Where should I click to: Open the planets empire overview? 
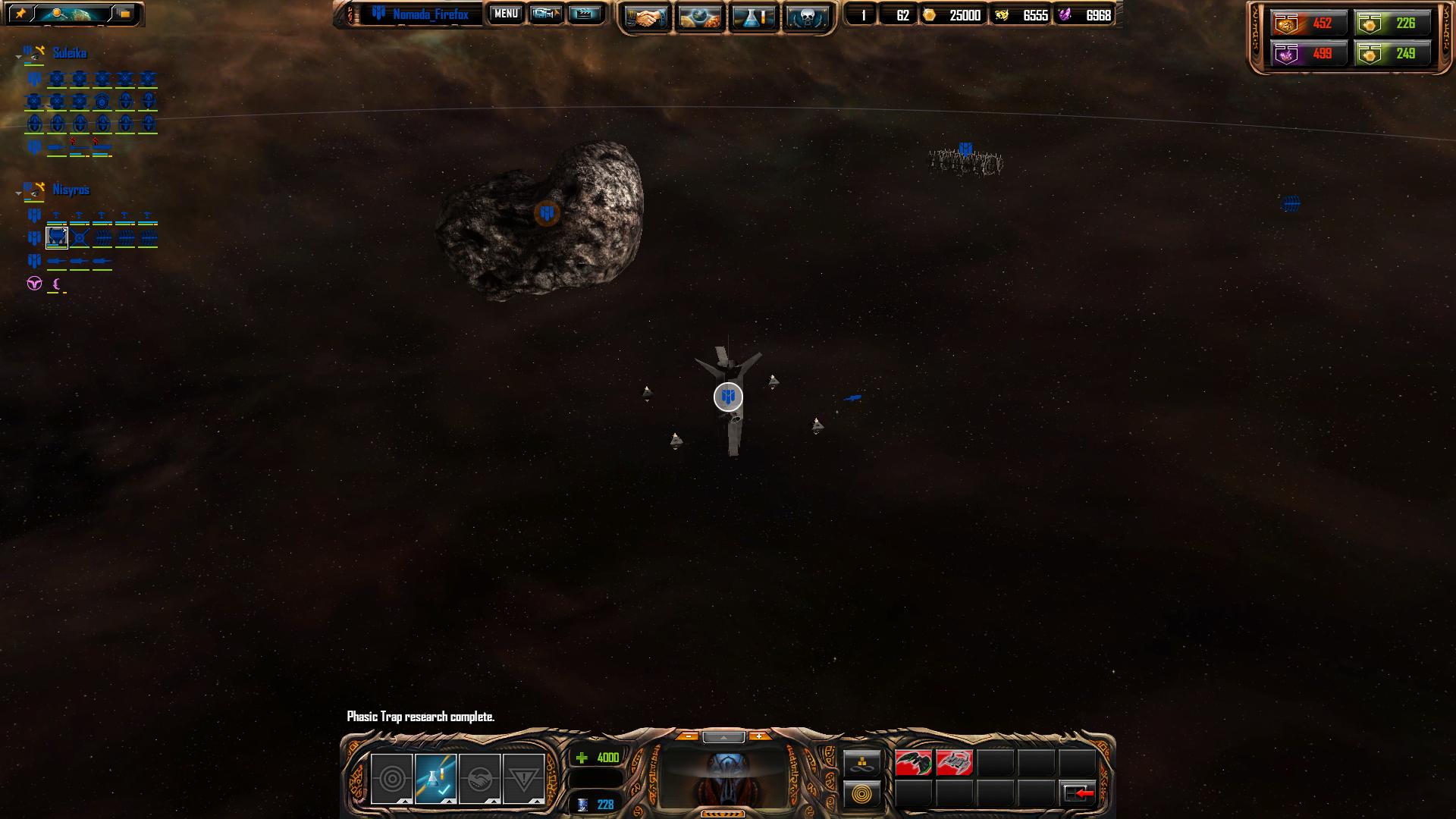coord(700,17)
